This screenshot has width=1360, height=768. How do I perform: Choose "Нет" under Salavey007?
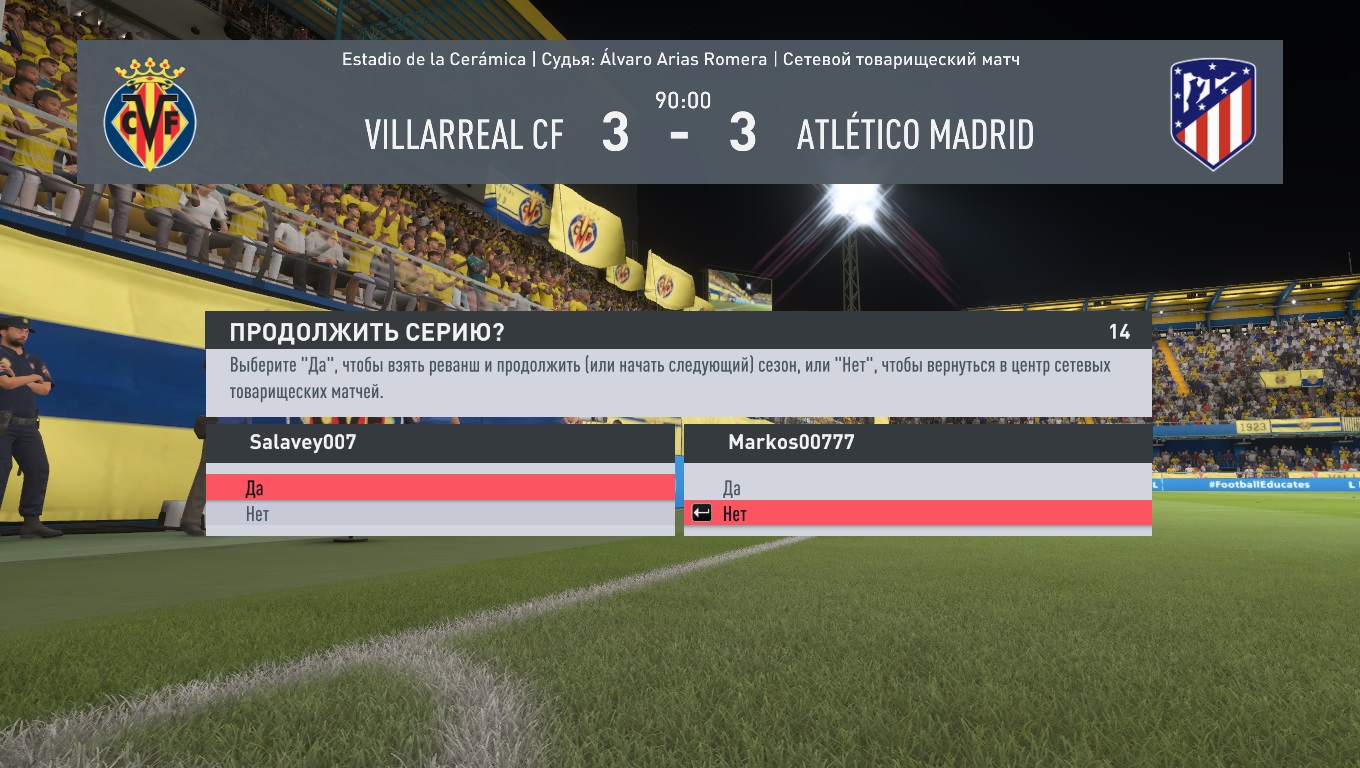440,514
